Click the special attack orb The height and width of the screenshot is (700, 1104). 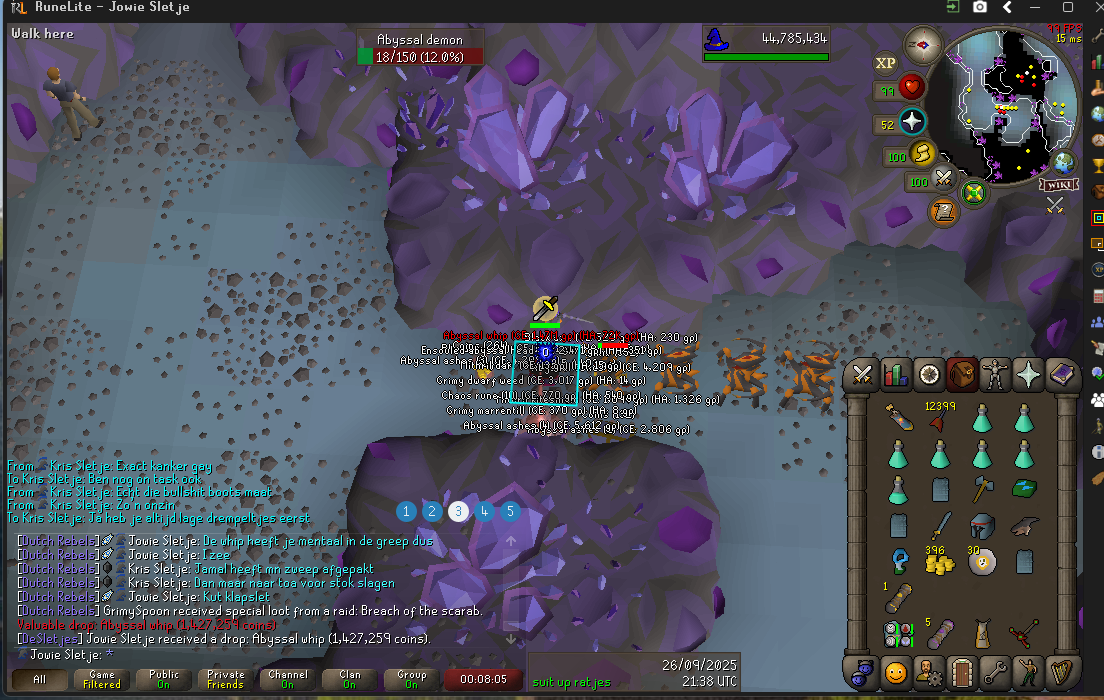945,180
